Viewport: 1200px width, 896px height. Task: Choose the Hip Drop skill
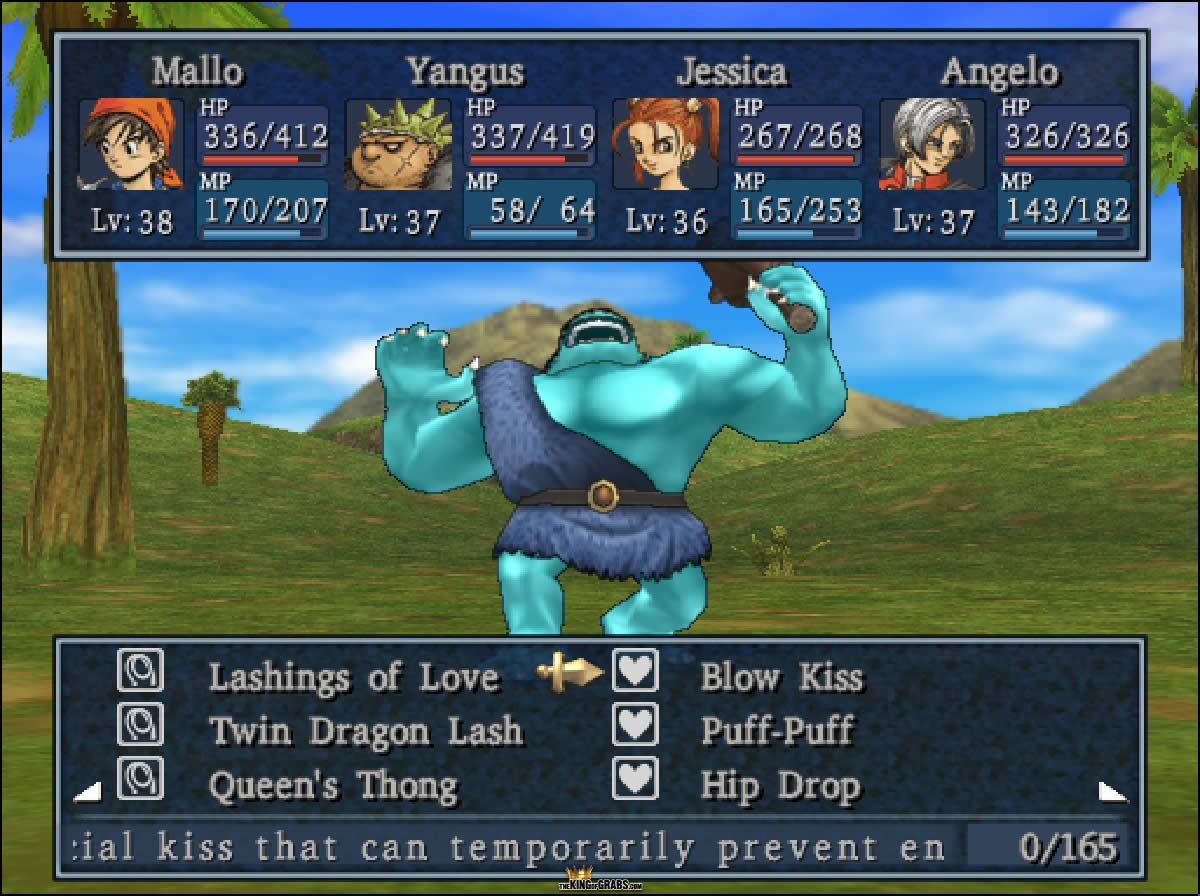pos(780,786)
